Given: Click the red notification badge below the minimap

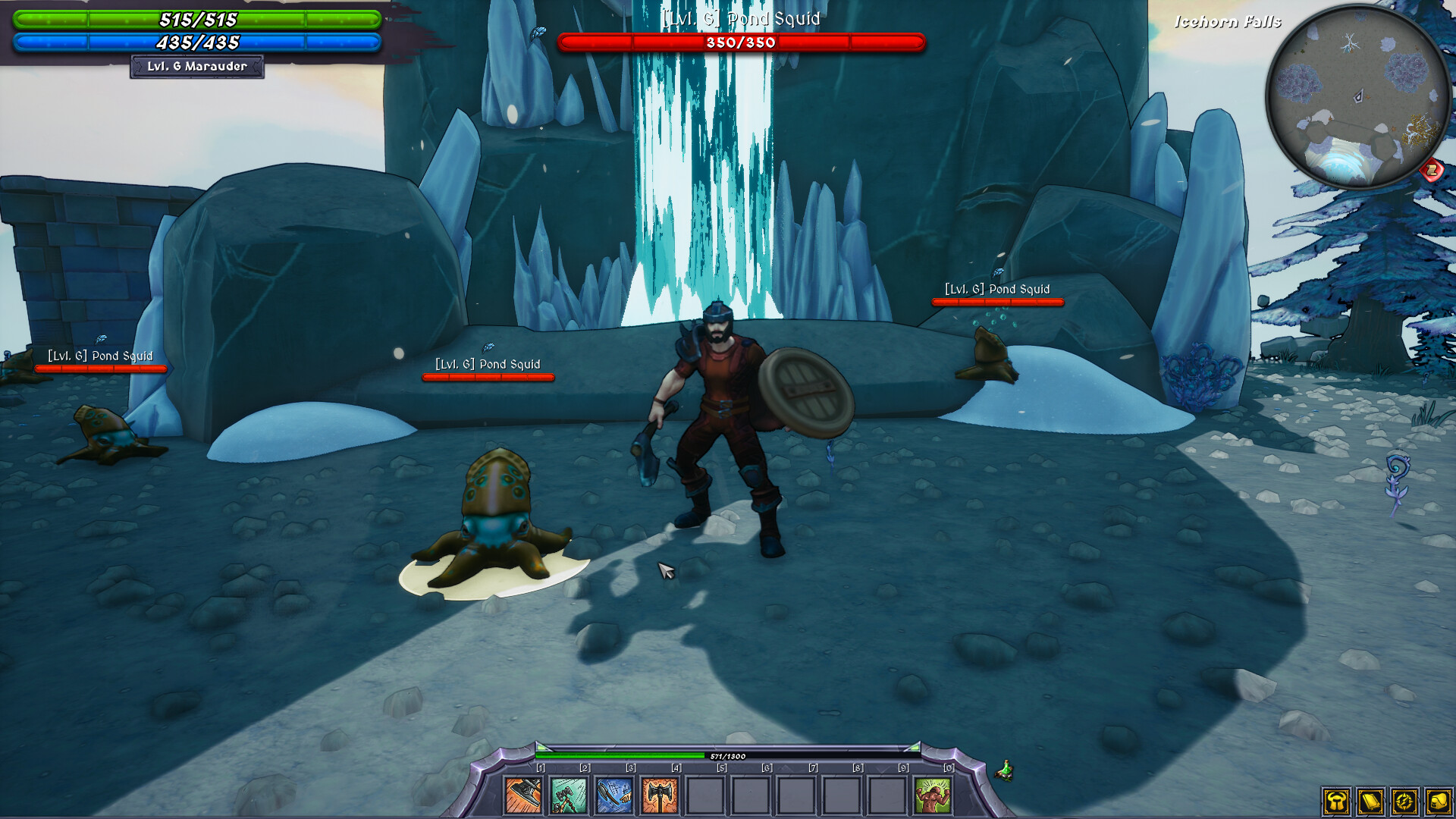Looking at the screenshot, I should point(1430,171).
